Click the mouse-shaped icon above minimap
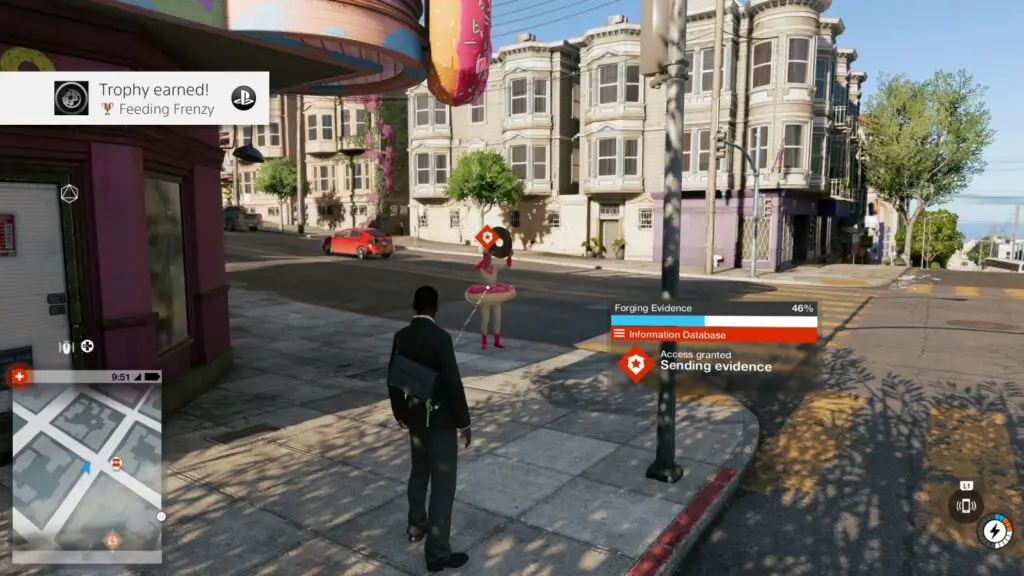 [67, 347]
